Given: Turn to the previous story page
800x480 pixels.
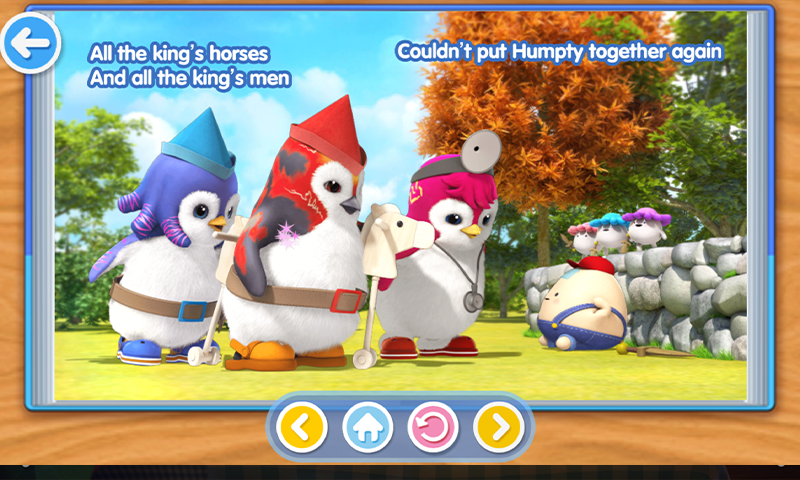Looking at the screenshot, I should (302, 428).
